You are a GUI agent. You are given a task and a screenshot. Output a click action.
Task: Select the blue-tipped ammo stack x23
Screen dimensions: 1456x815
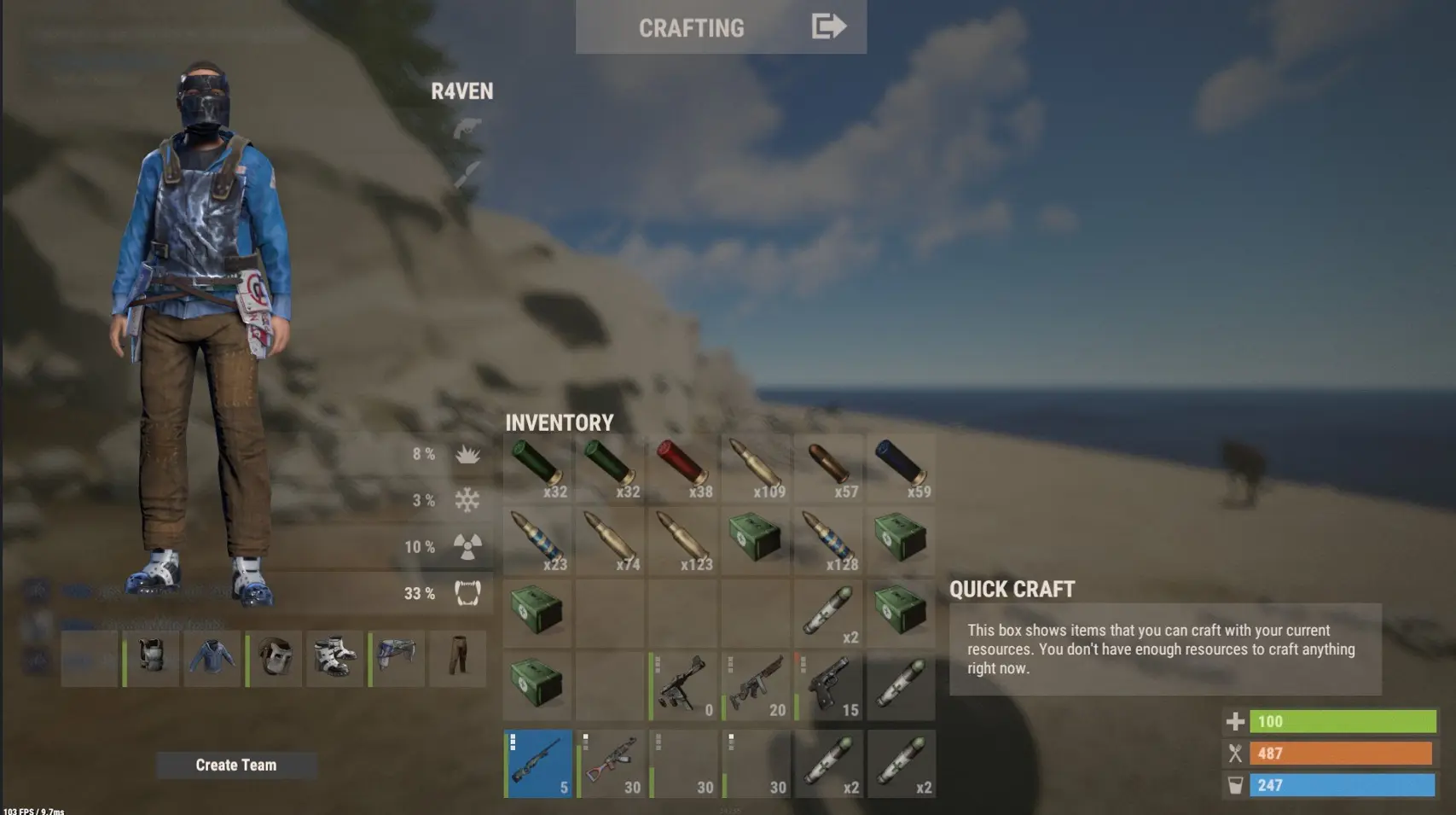point(537,540)
